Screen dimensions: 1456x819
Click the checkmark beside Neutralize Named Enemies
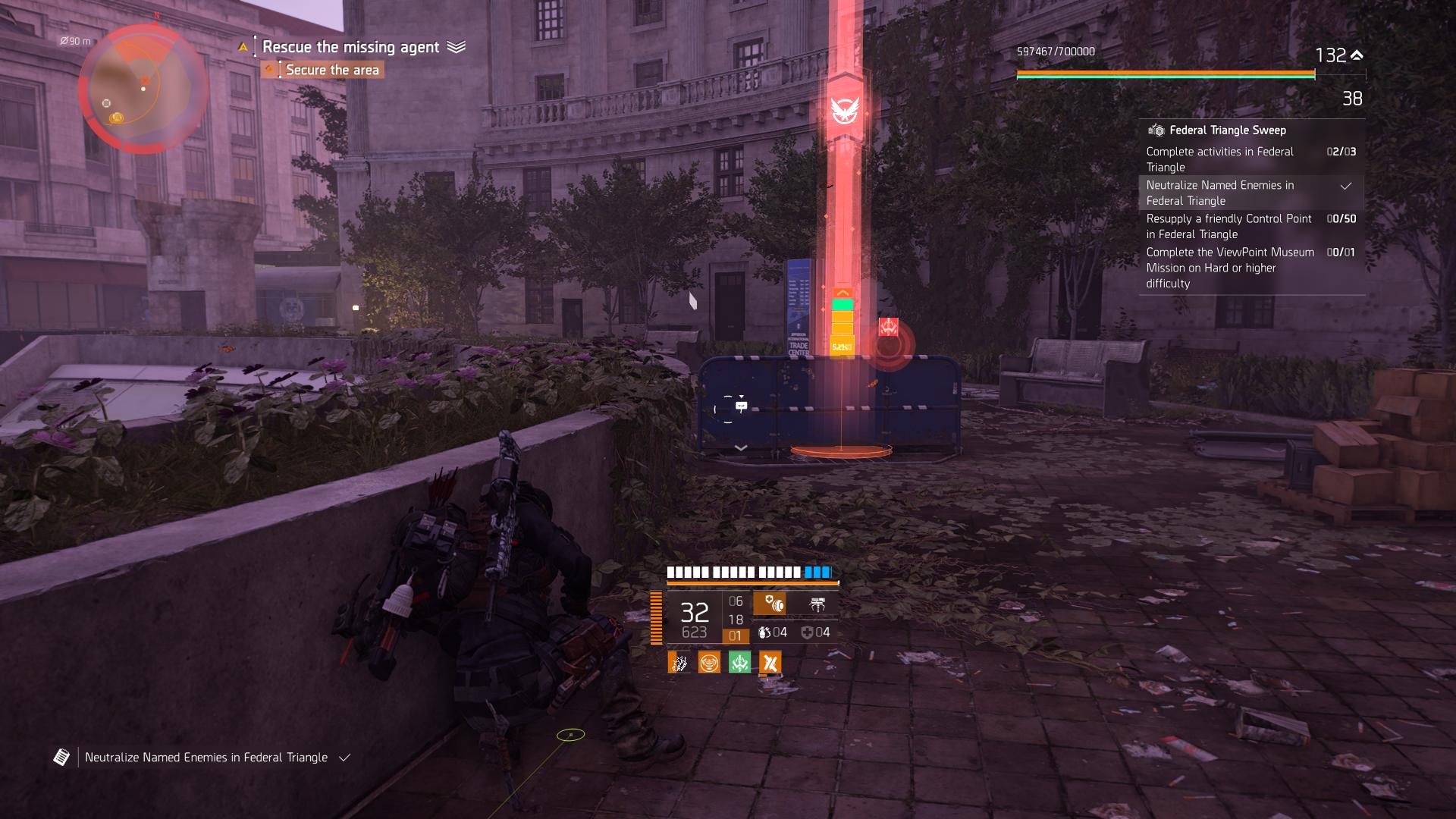pyautogui.click(x=1347, y=185)
